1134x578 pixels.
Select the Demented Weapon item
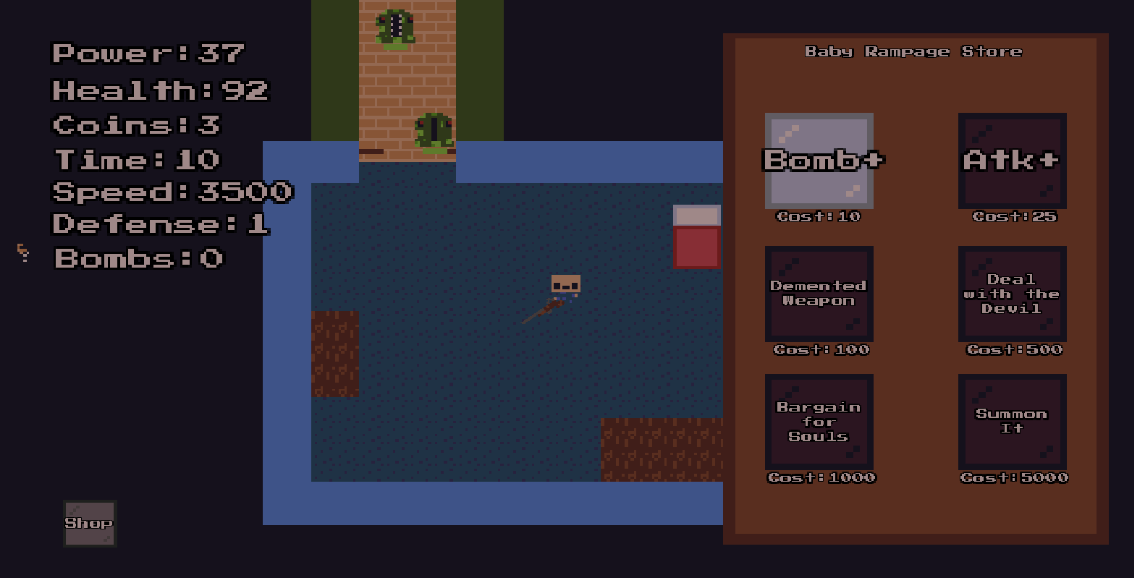tap(819, 294)
